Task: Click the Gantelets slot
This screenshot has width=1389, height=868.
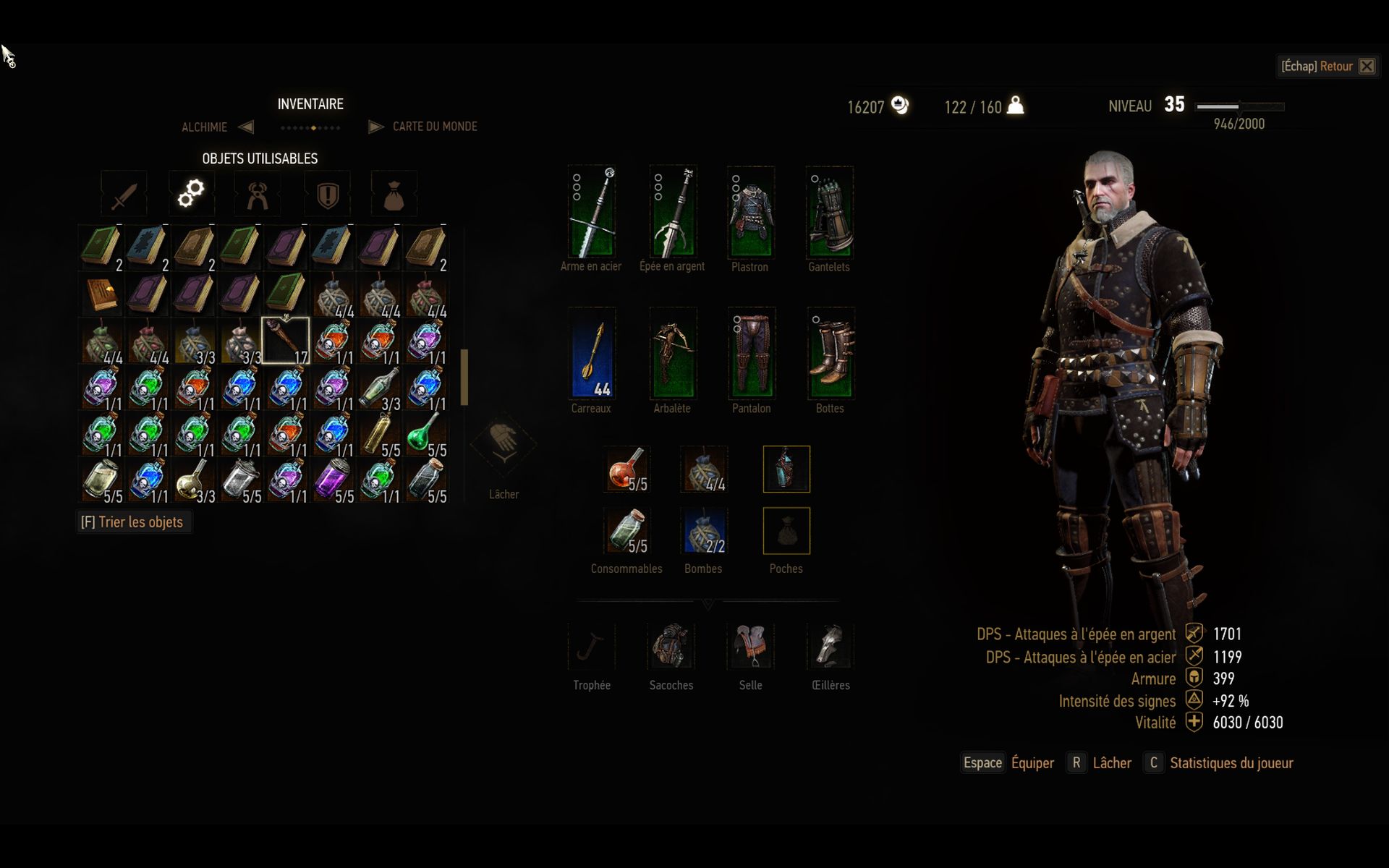Action: pos(830,212)
